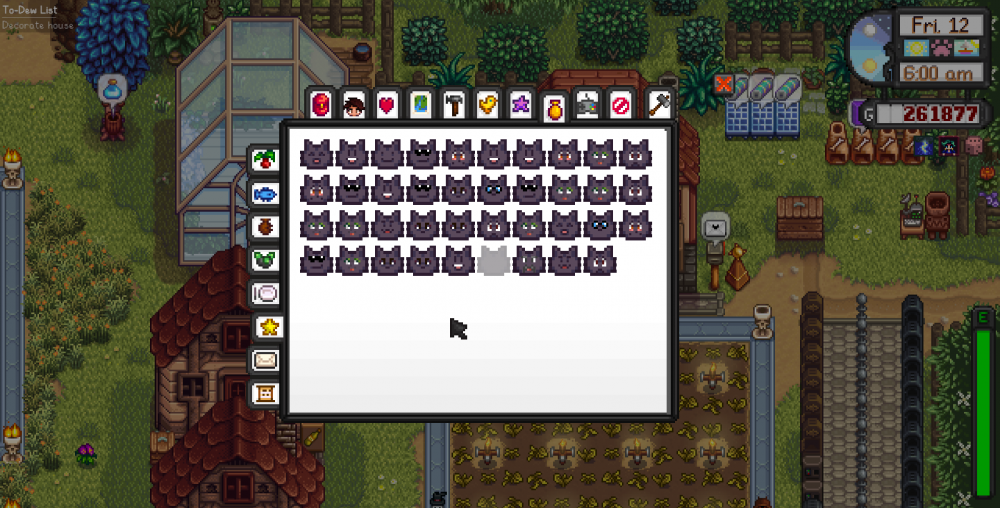Open the Social heart tab
1000x508 pixels.
pyautogui.click(x=387, y=104)
